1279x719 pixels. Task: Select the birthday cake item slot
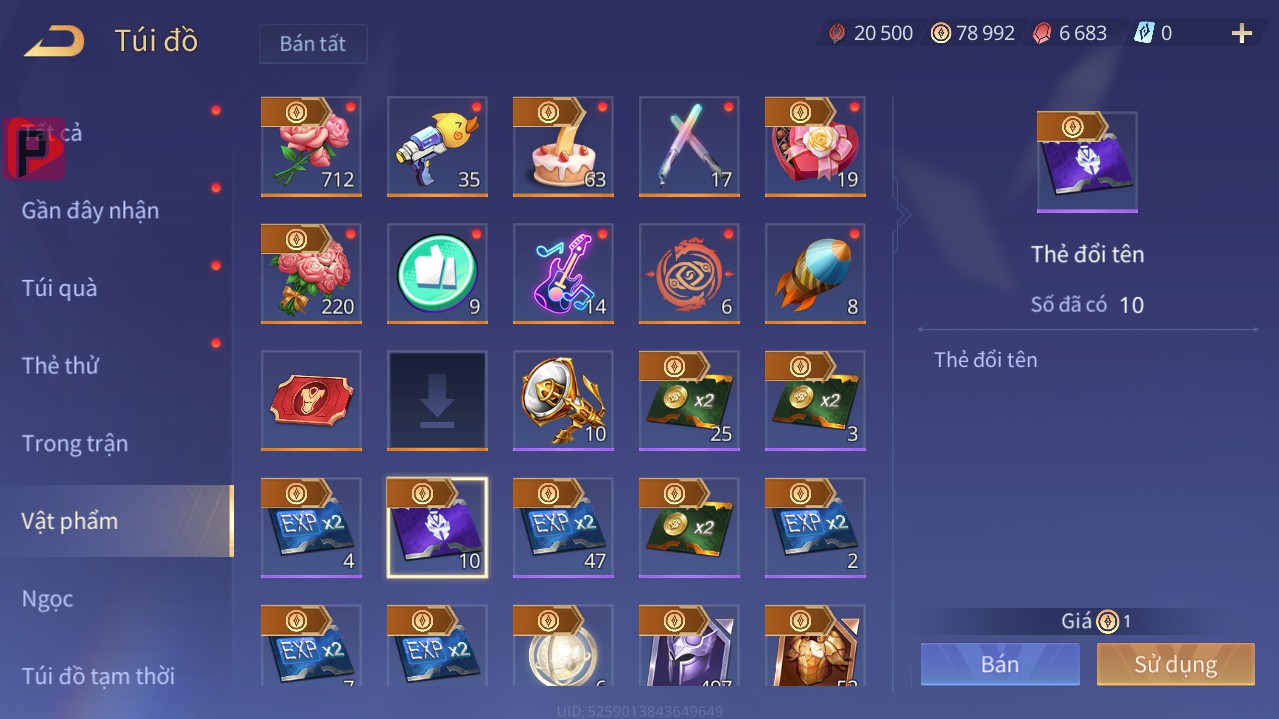tap(563, 146)
